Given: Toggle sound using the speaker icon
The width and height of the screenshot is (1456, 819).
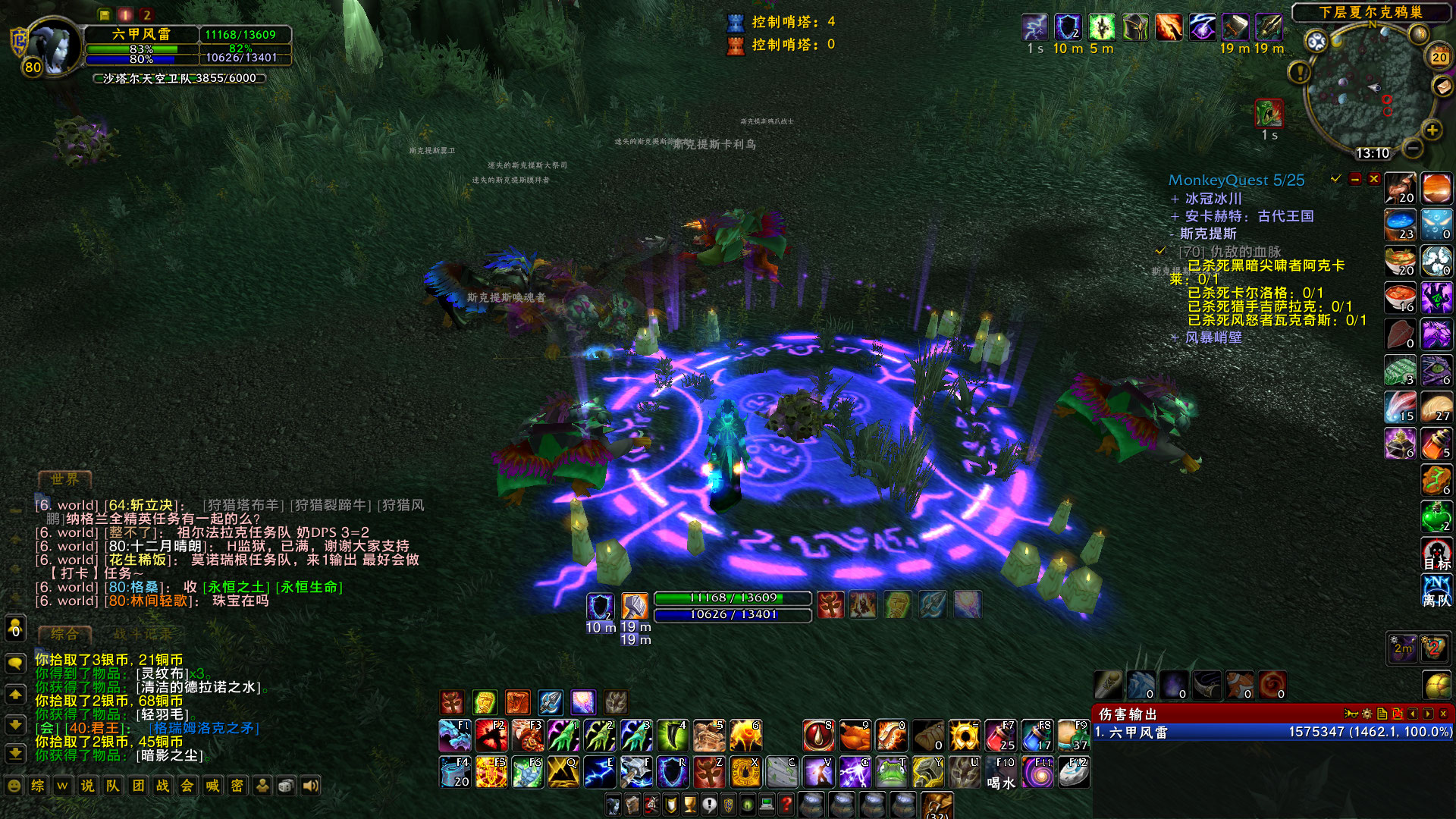Looking at the screenshot, I should pyautogui.click(x=311, y=786).
